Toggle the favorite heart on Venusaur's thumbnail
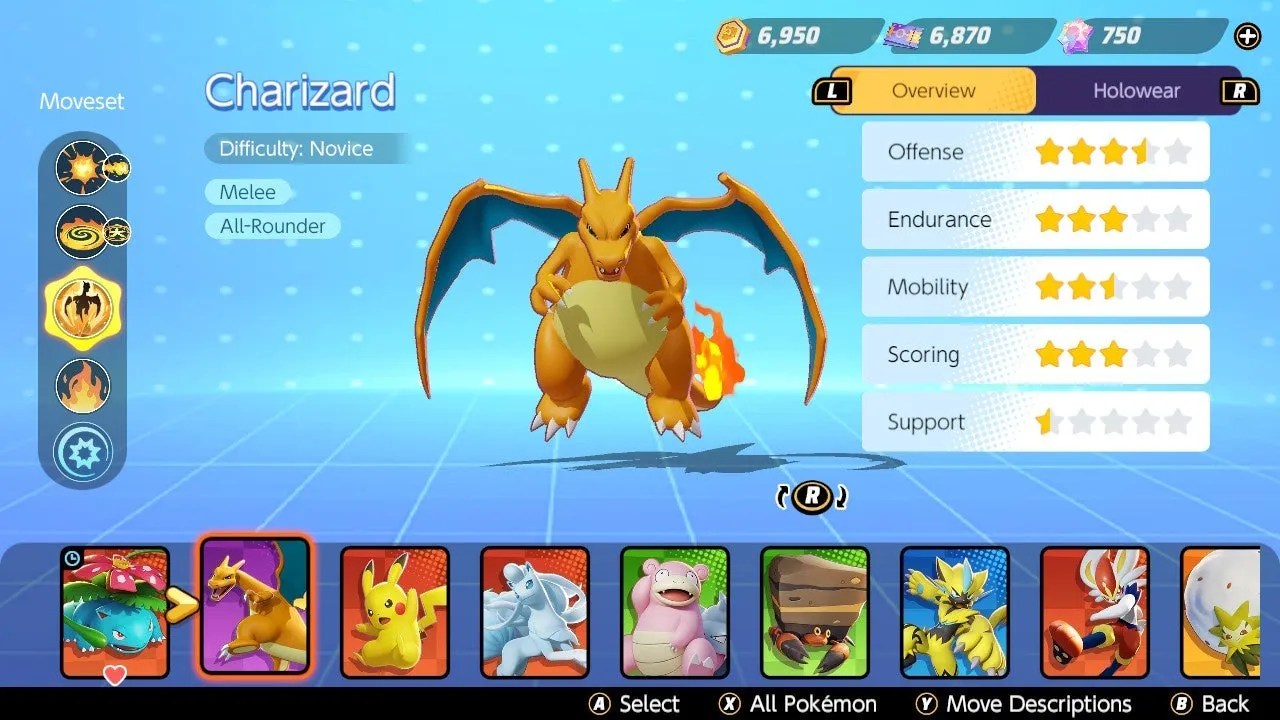Viewport: 1280px width, 720px height. (116, 677)
